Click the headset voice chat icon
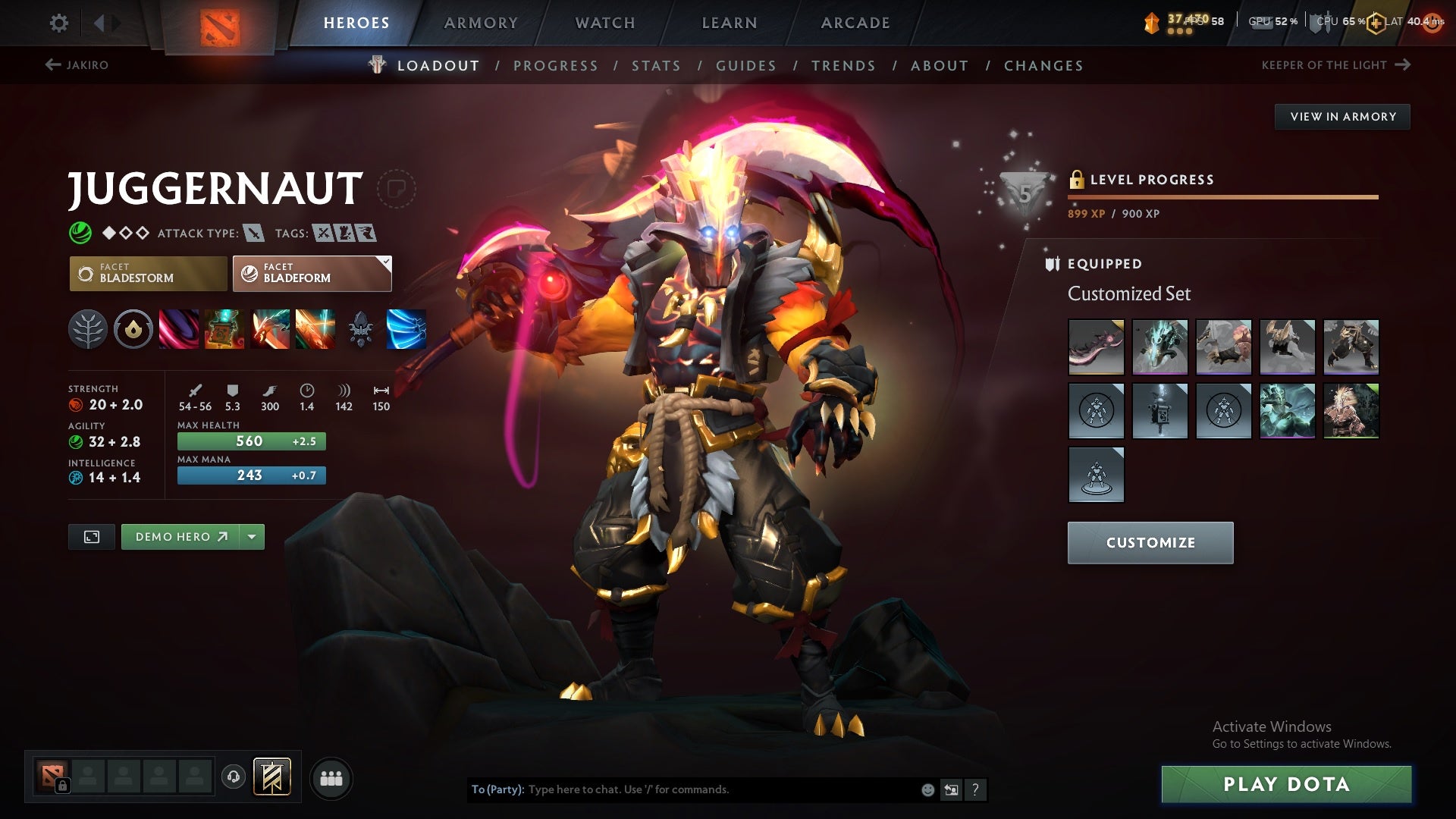1456x819 pixels. [x=234, y=777]
